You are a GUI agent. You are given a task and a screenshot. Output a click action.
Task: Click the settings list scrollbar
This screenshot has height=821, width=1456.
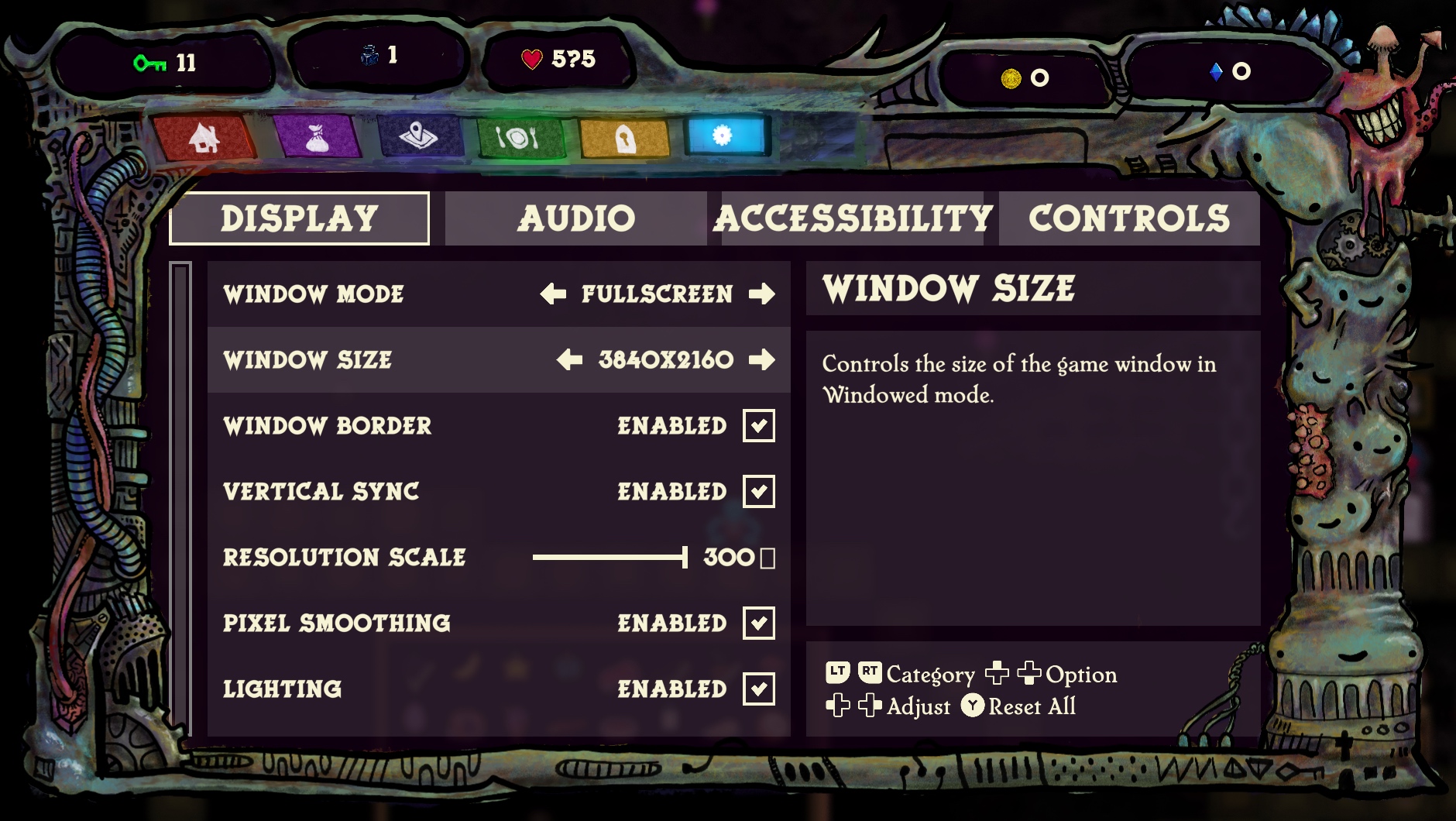[x=180, y=496]
